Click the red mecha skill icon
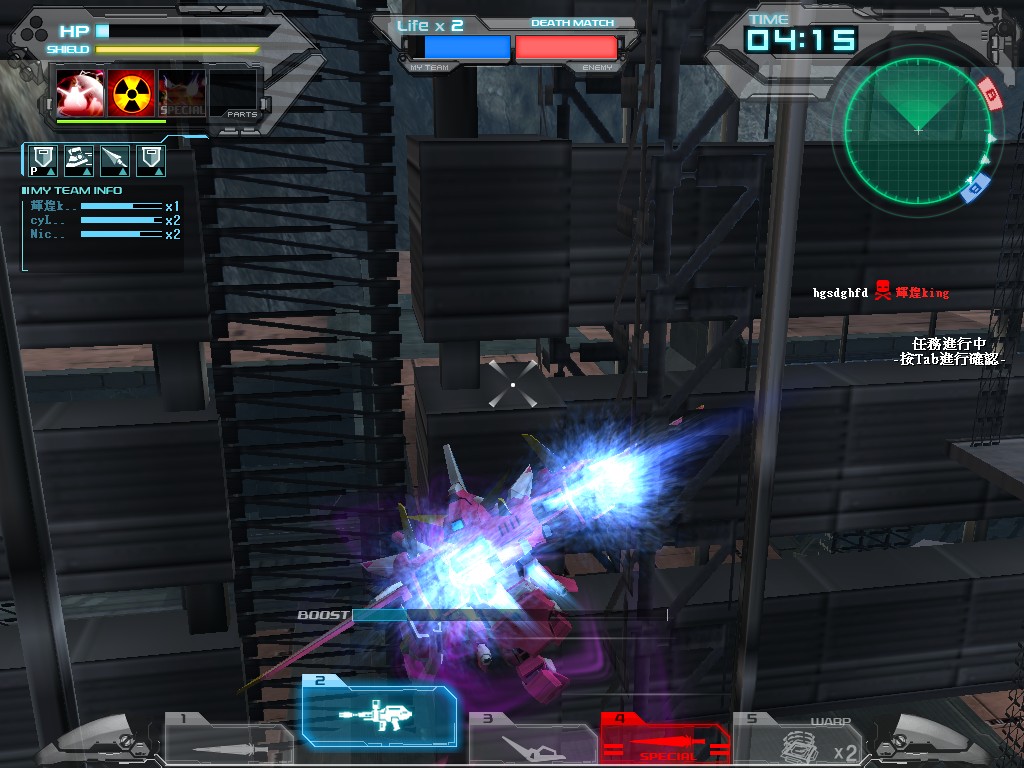The width and height of the screenshot is (1024, 768). [79, 93]
